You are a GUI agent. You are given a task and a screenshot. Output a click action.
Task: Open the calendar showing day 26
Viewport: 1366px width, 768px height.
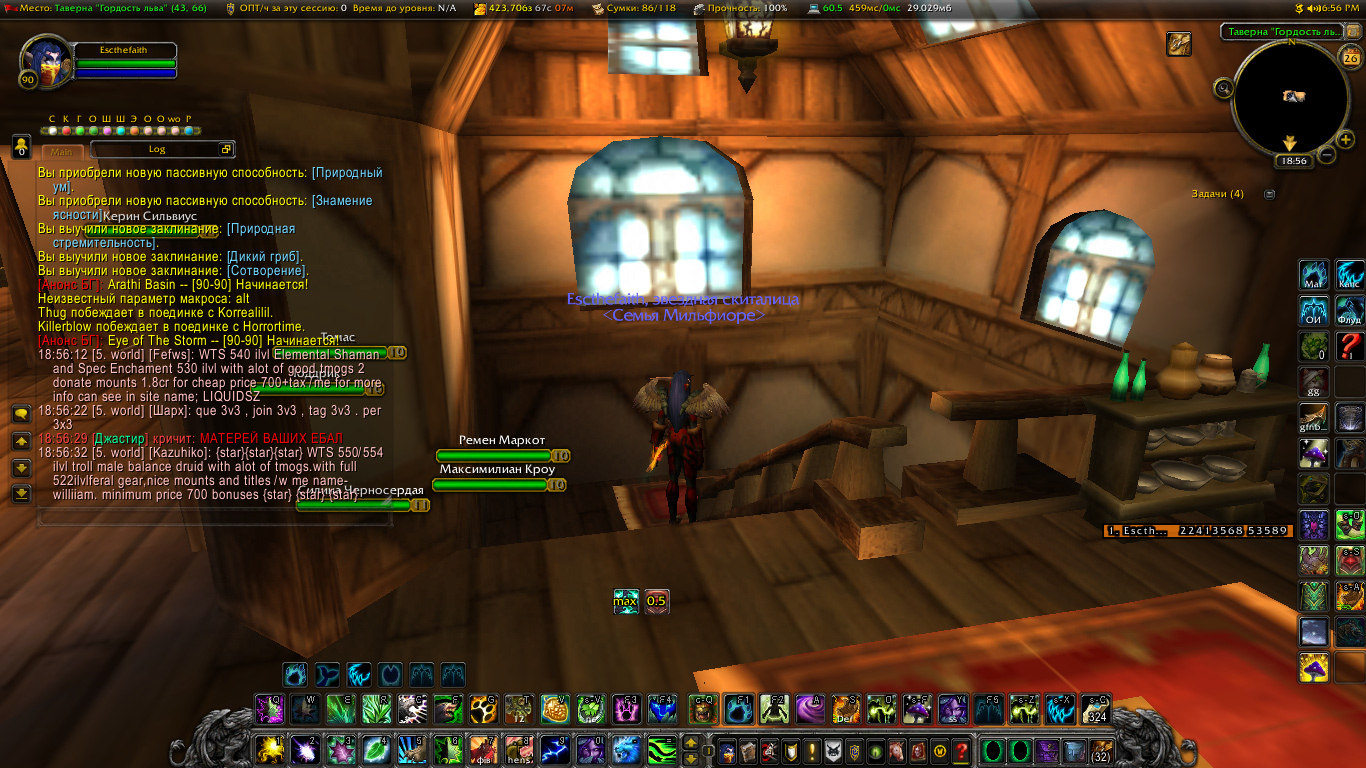[1351, 58]
